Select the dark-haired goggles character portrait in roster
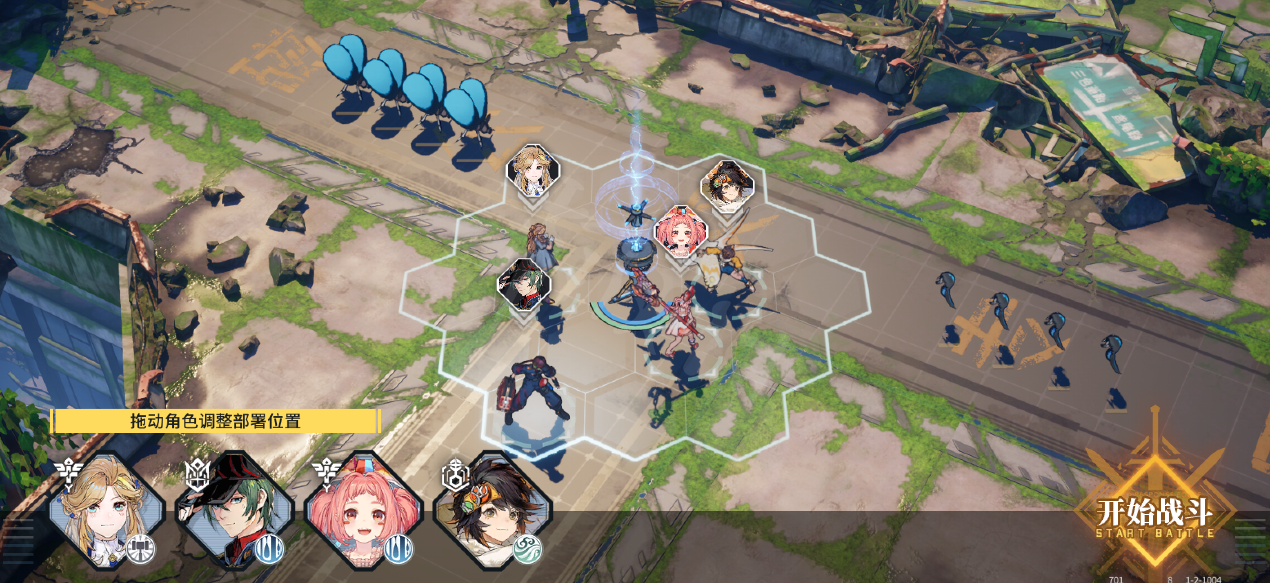The image size is (1270, 583). pos(491,511)
